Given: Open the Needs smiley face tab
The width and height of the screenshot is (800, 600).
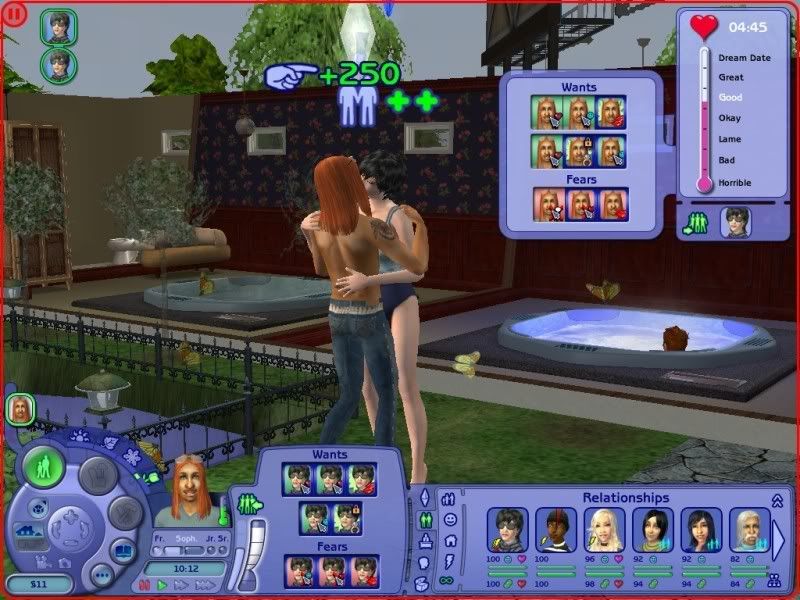Looking at the screenshot, I should pos(450,519).
